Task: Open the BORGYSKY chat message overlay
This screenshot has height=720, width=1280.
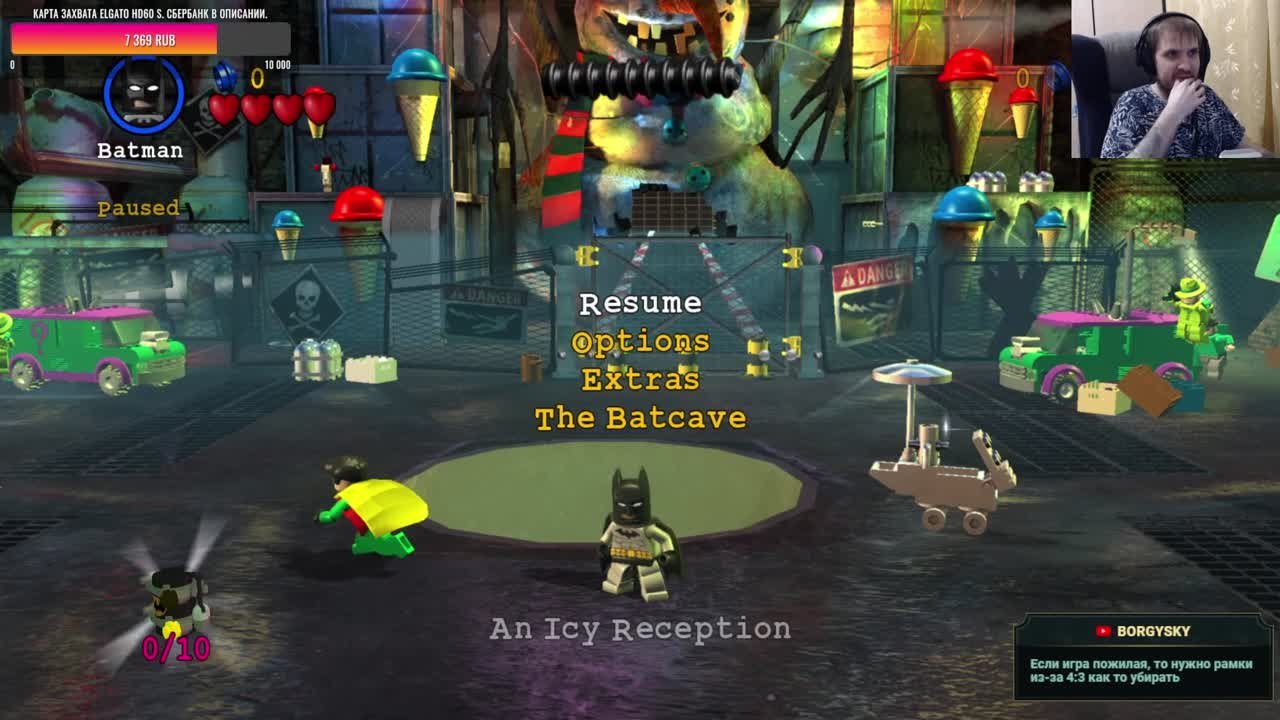Action: [1142, 656]
